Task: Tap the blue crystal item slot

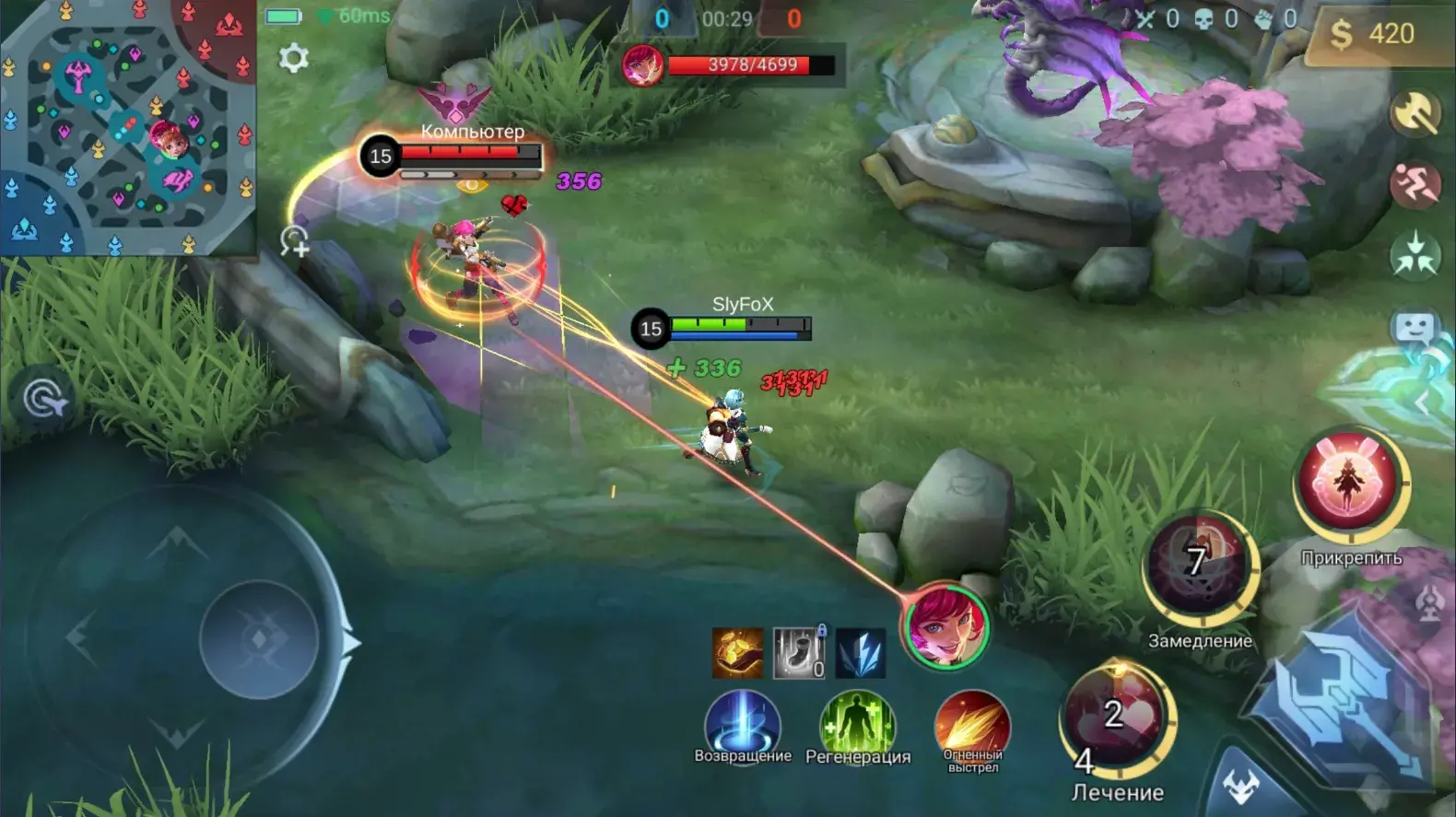Action: pos(861,652)
